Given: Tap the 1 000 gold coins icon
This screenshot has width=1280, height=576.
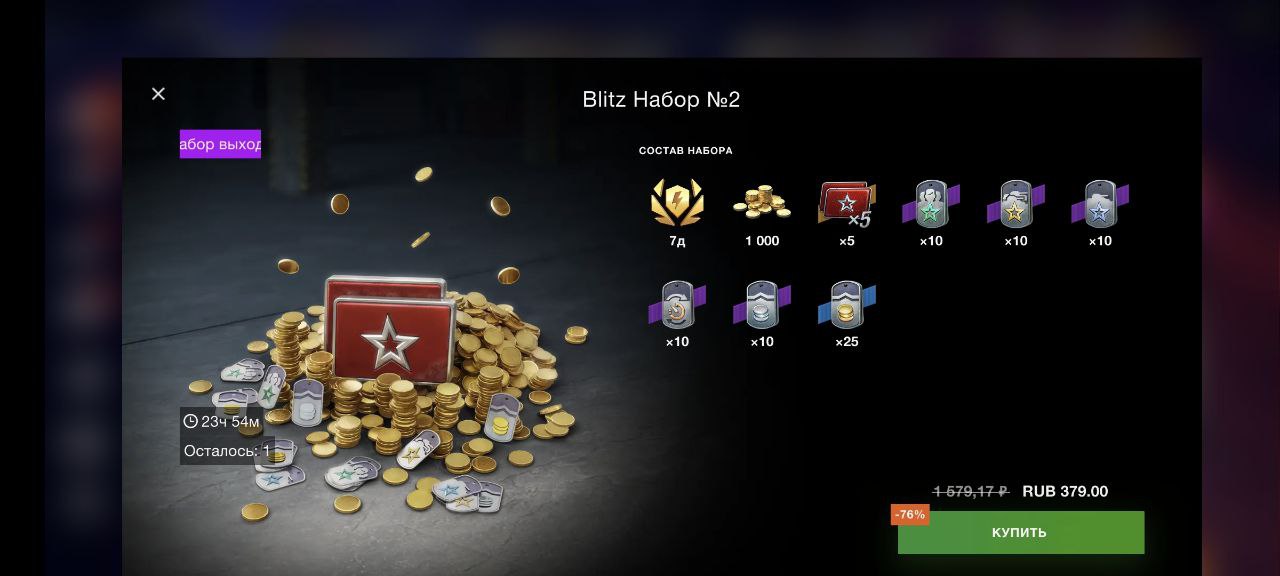Looking at the screenshot, I should tap(762, 203).
